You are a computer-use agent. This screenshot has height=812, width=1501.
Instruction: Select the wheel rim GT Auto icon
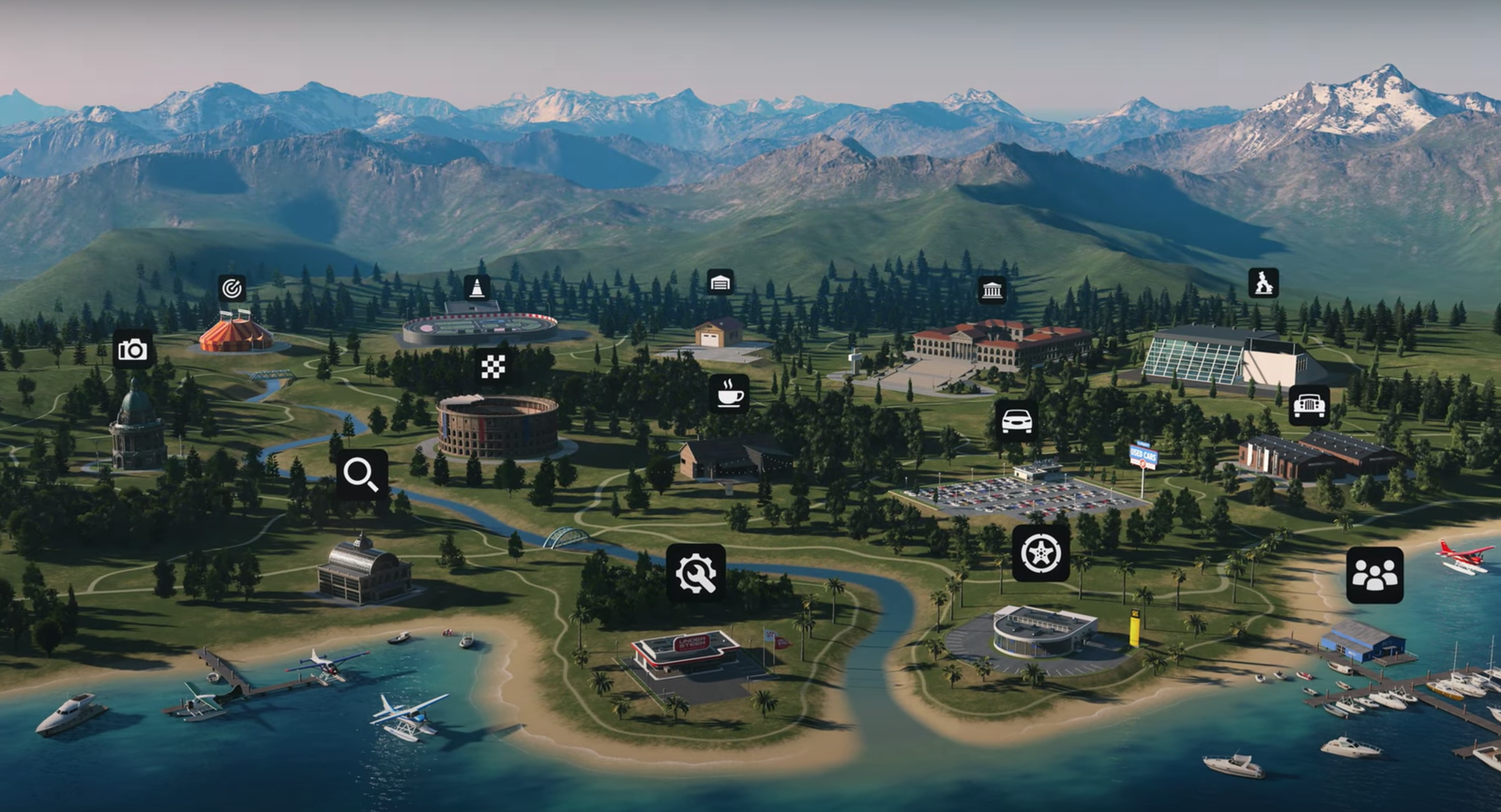click(1040, 553)
